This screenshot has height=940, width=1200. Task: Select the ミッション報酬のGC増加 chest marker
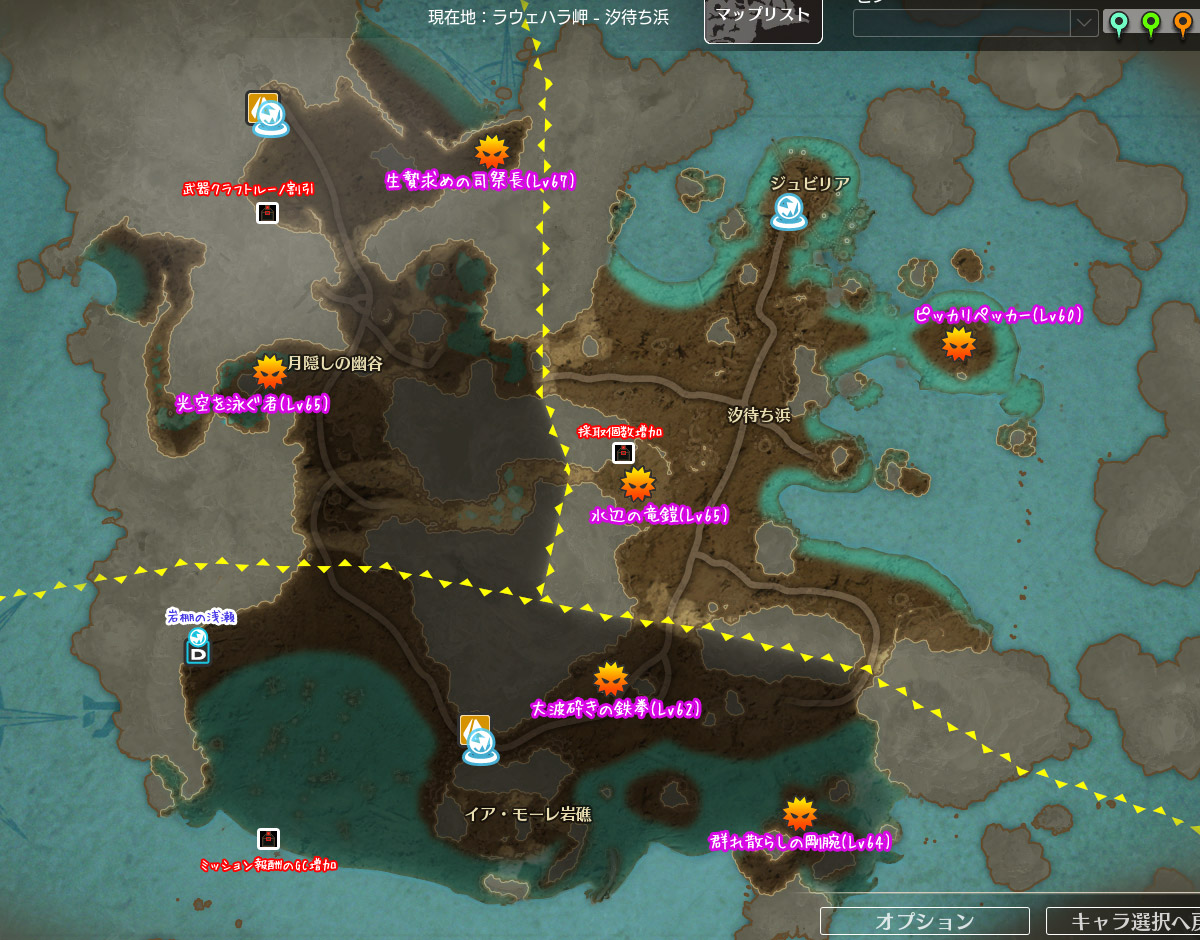pos(267,839)
